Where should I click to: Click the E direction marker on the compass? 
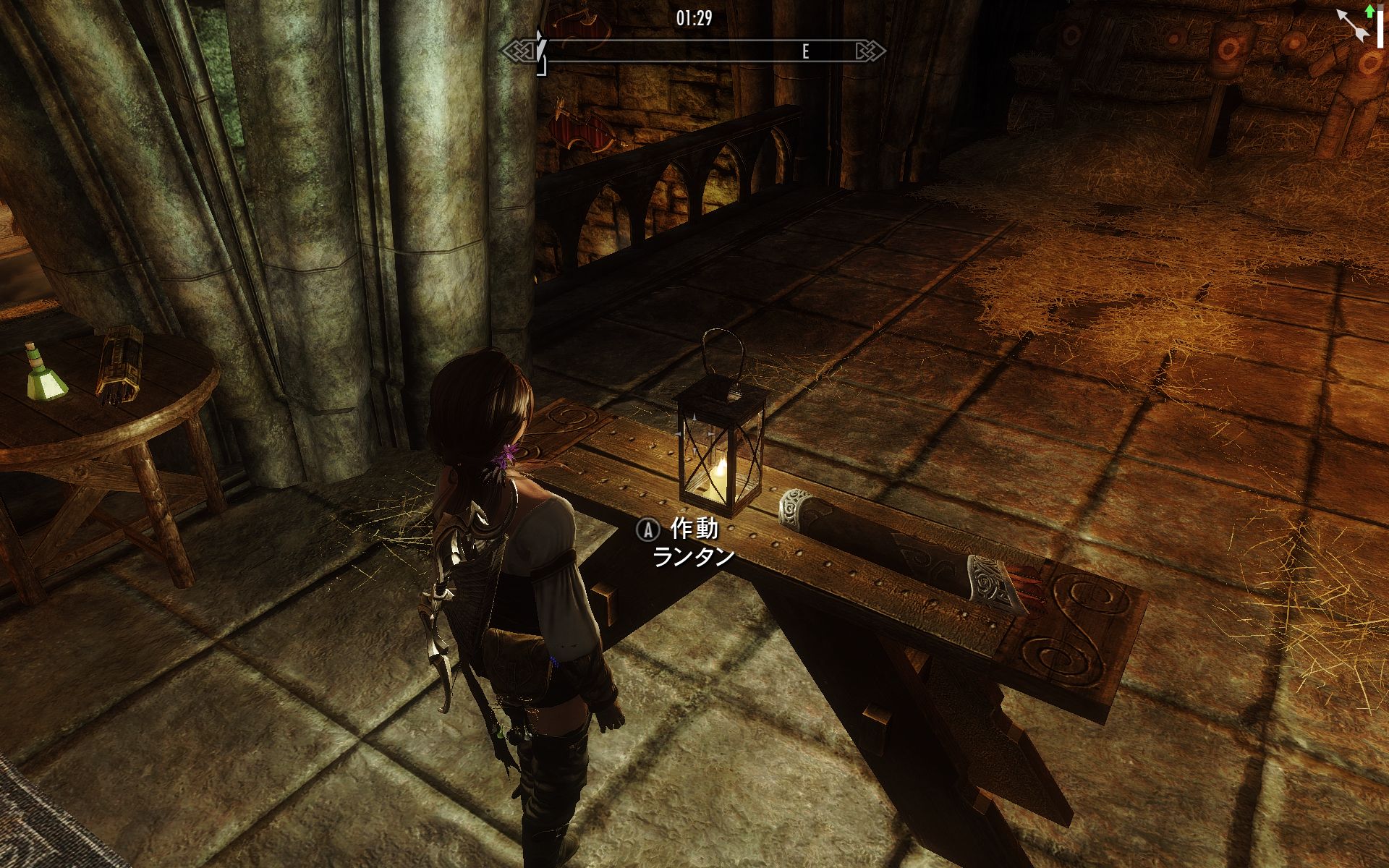[804, 50]
